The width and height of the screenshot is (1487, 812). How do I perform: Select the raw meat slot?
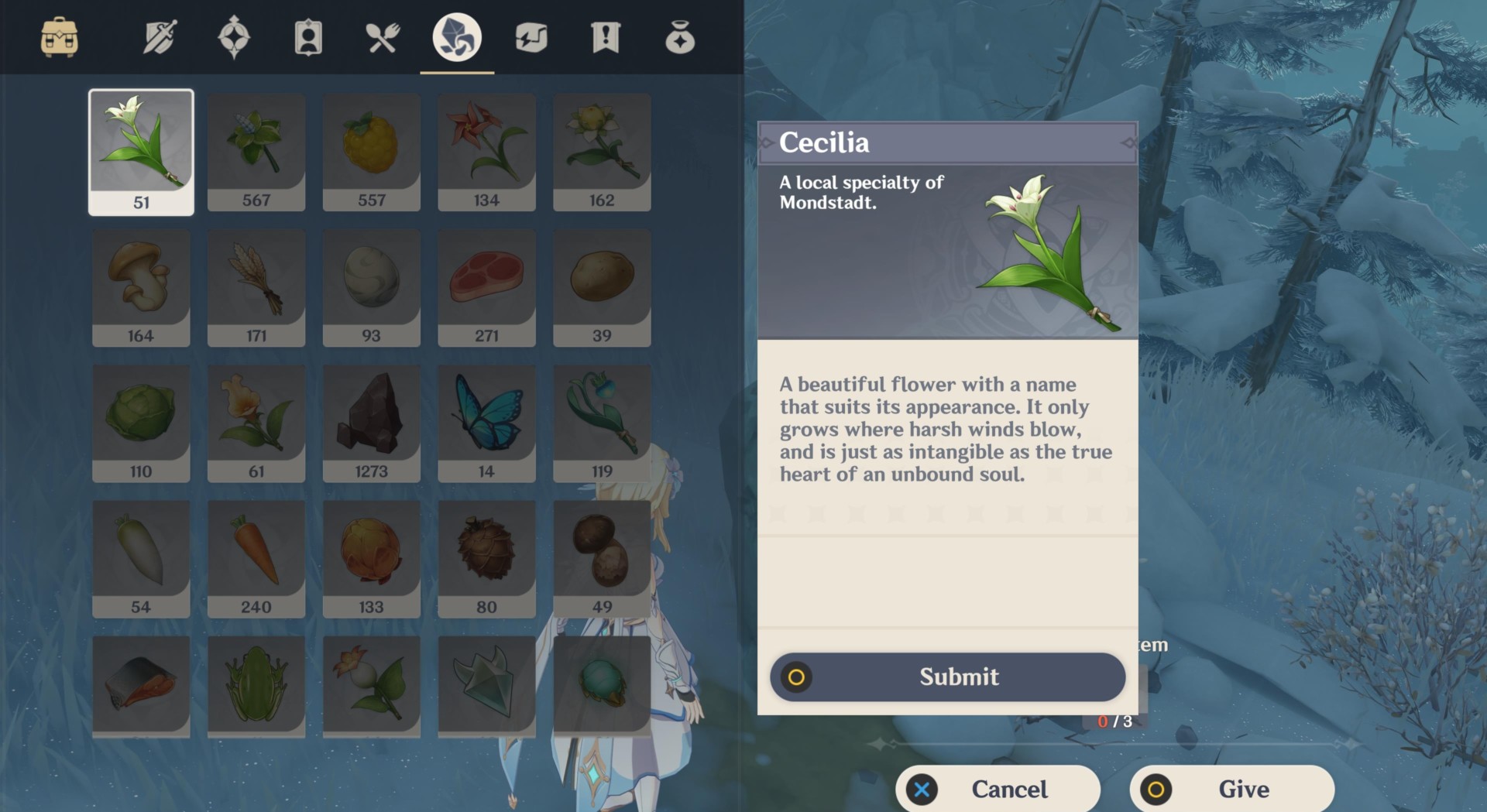(486, 288)
